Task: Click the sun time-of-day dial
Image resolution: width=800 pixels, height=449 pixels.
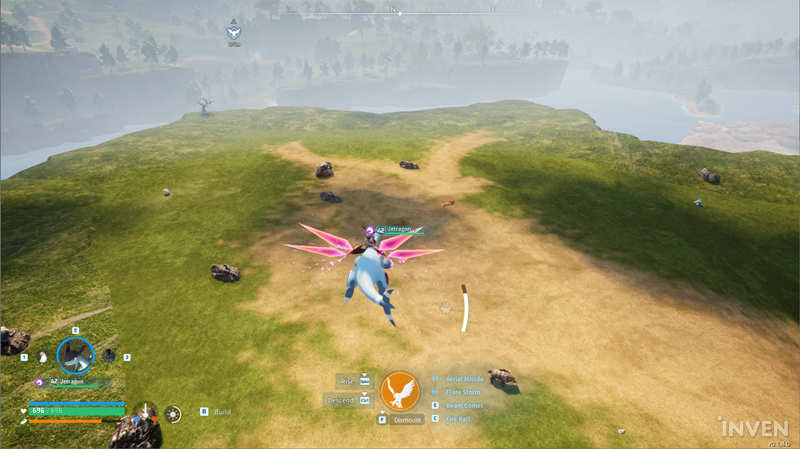Action: point(174,412)
